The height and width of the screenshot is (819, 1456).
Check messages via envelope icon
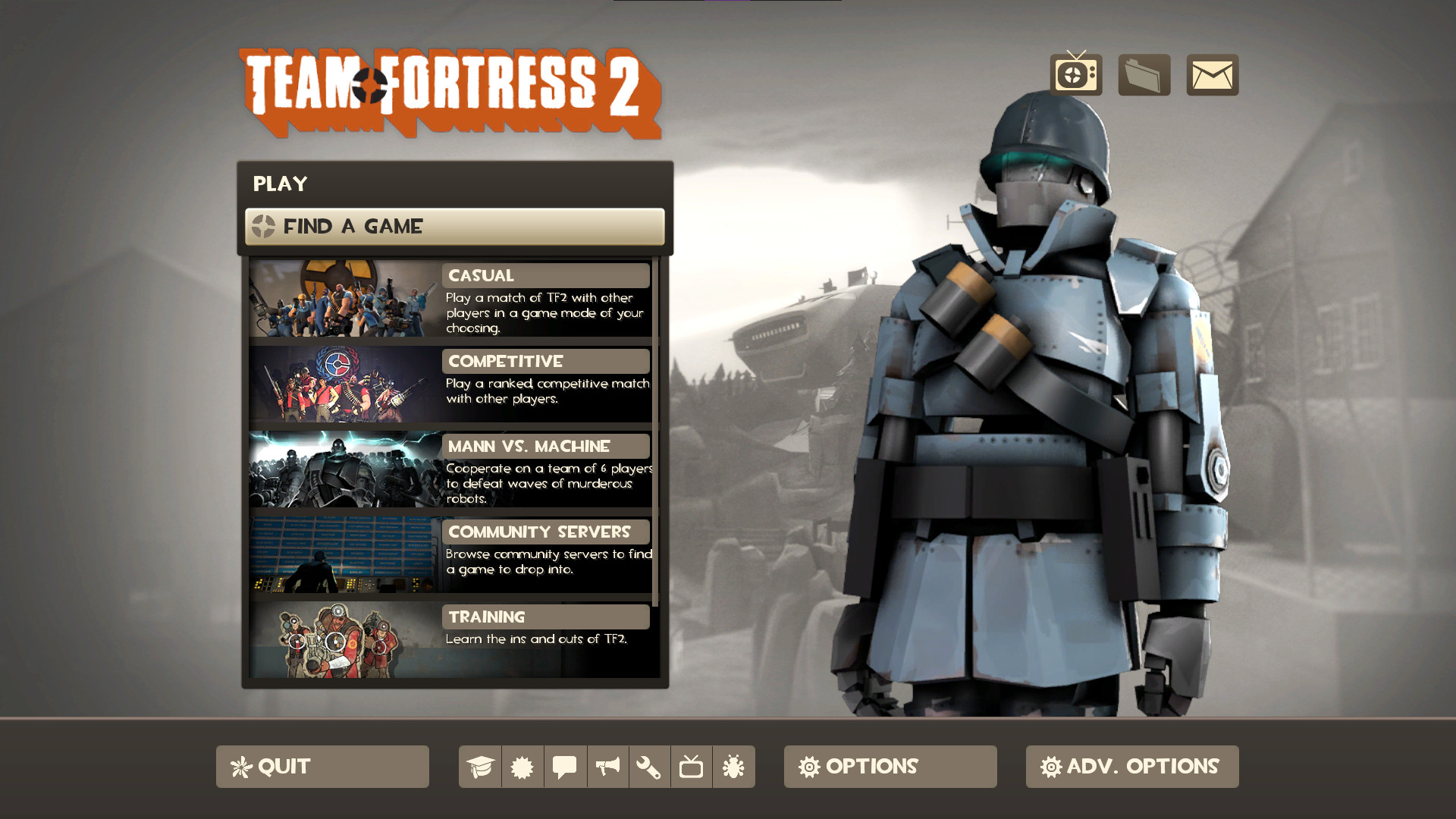[x=1212, y=74]
